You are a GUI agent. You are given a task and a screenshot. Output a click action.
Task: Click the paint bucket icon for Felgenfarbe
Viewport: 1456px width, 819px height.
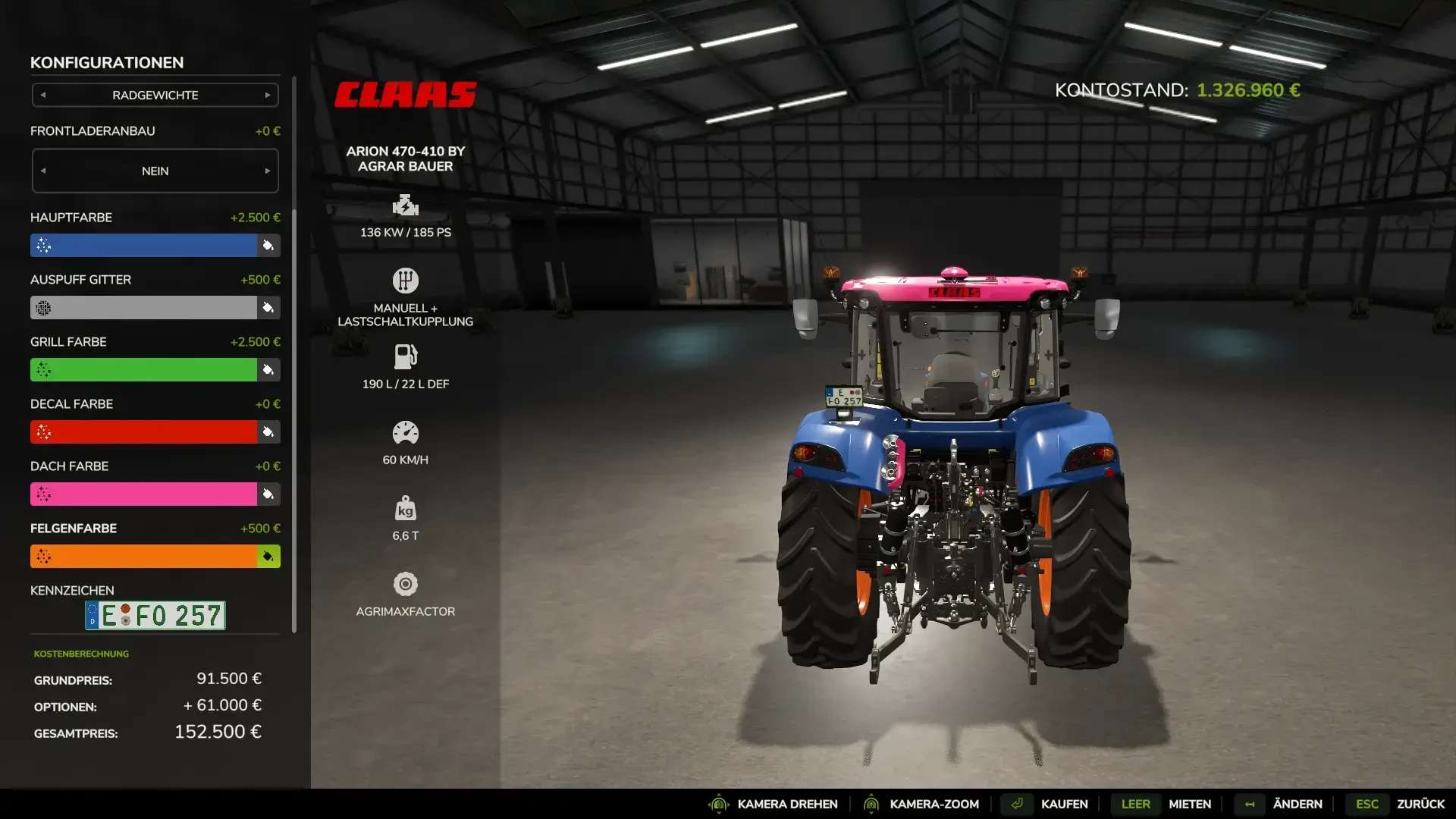click(268, 557)
